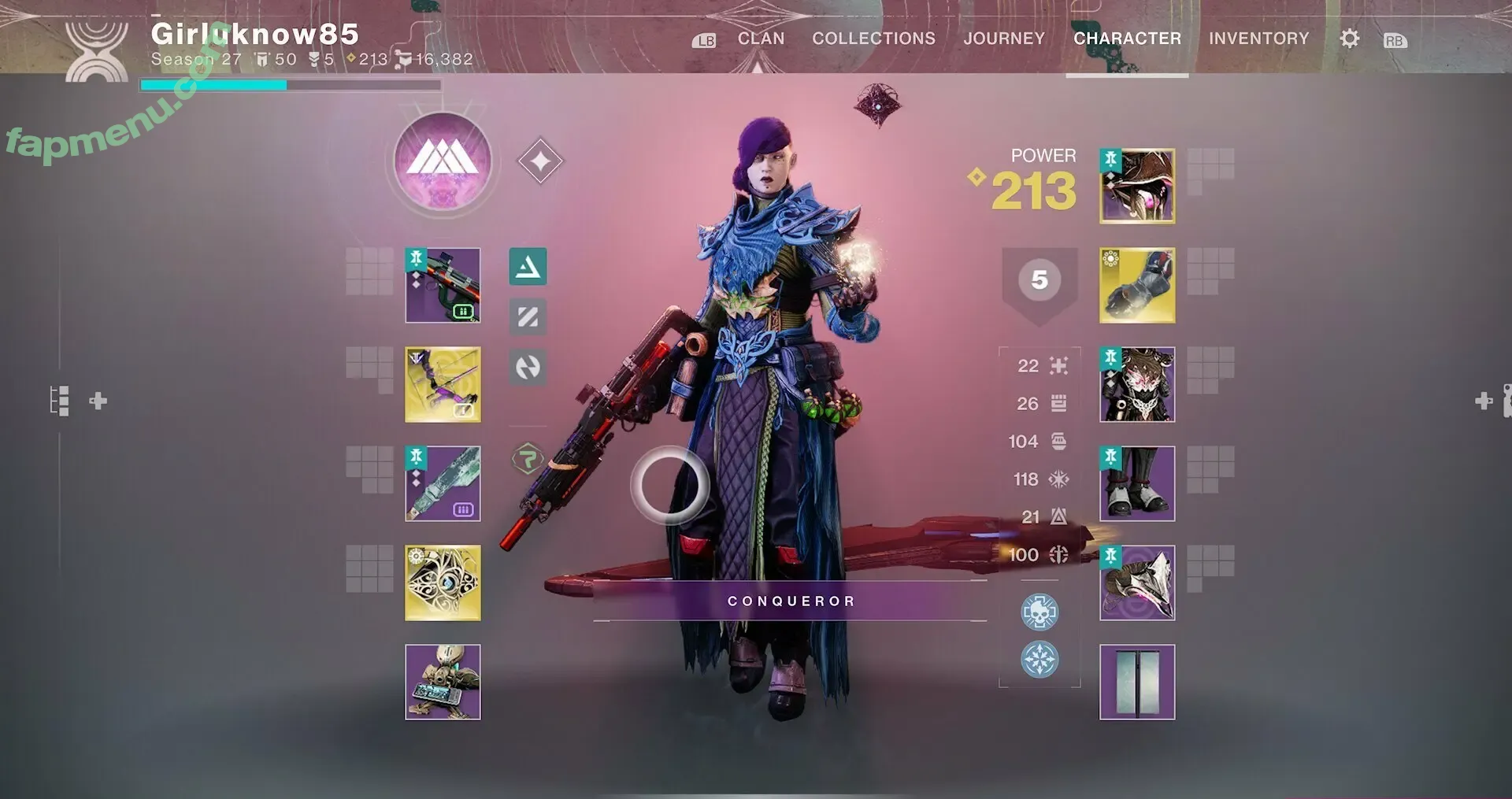The width and height of the screenshot is (1512, 799).
Task: Switch to the Collections tab
Action: (873, 39)
